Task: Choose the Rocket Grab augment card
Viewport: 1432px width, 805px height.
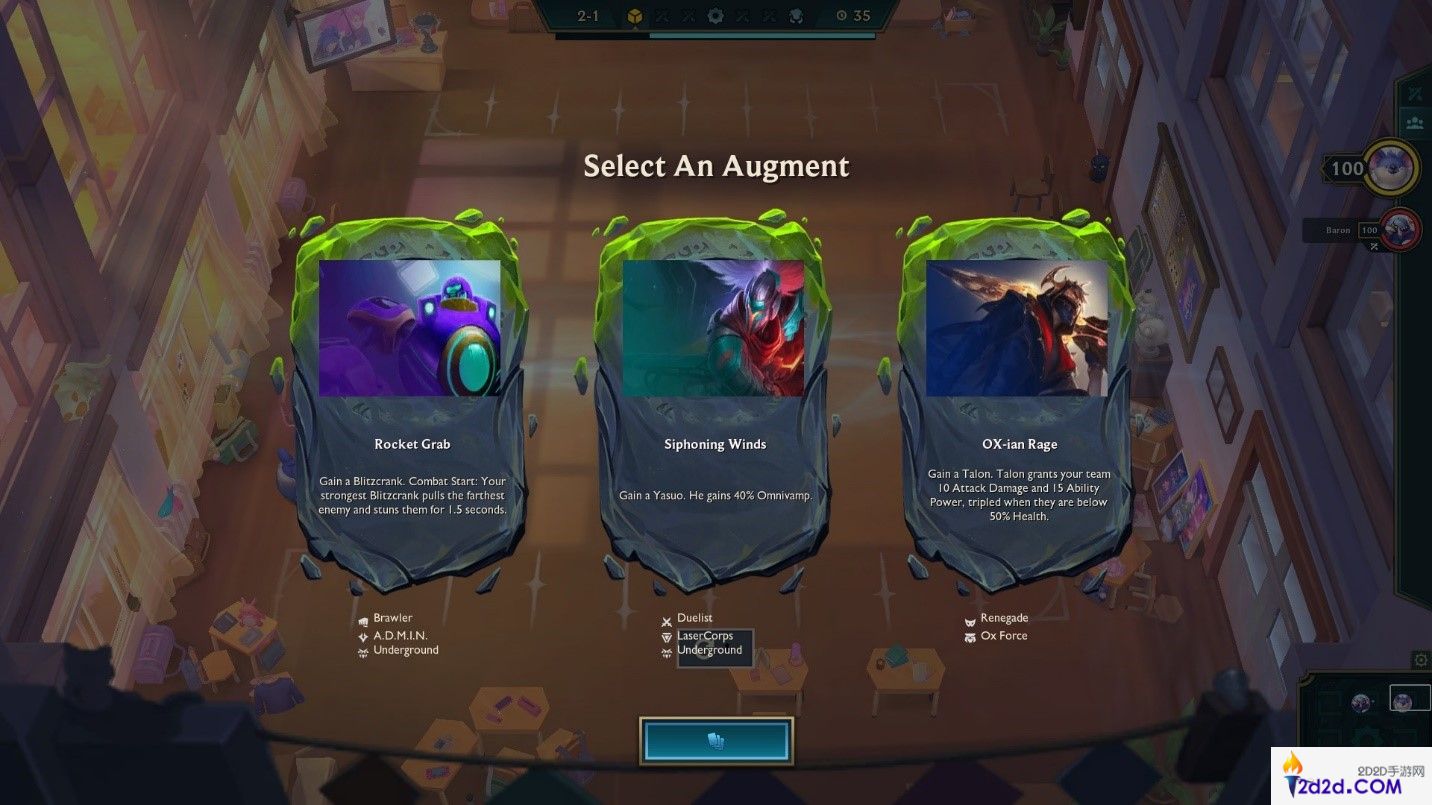Action: click(411, 400)
